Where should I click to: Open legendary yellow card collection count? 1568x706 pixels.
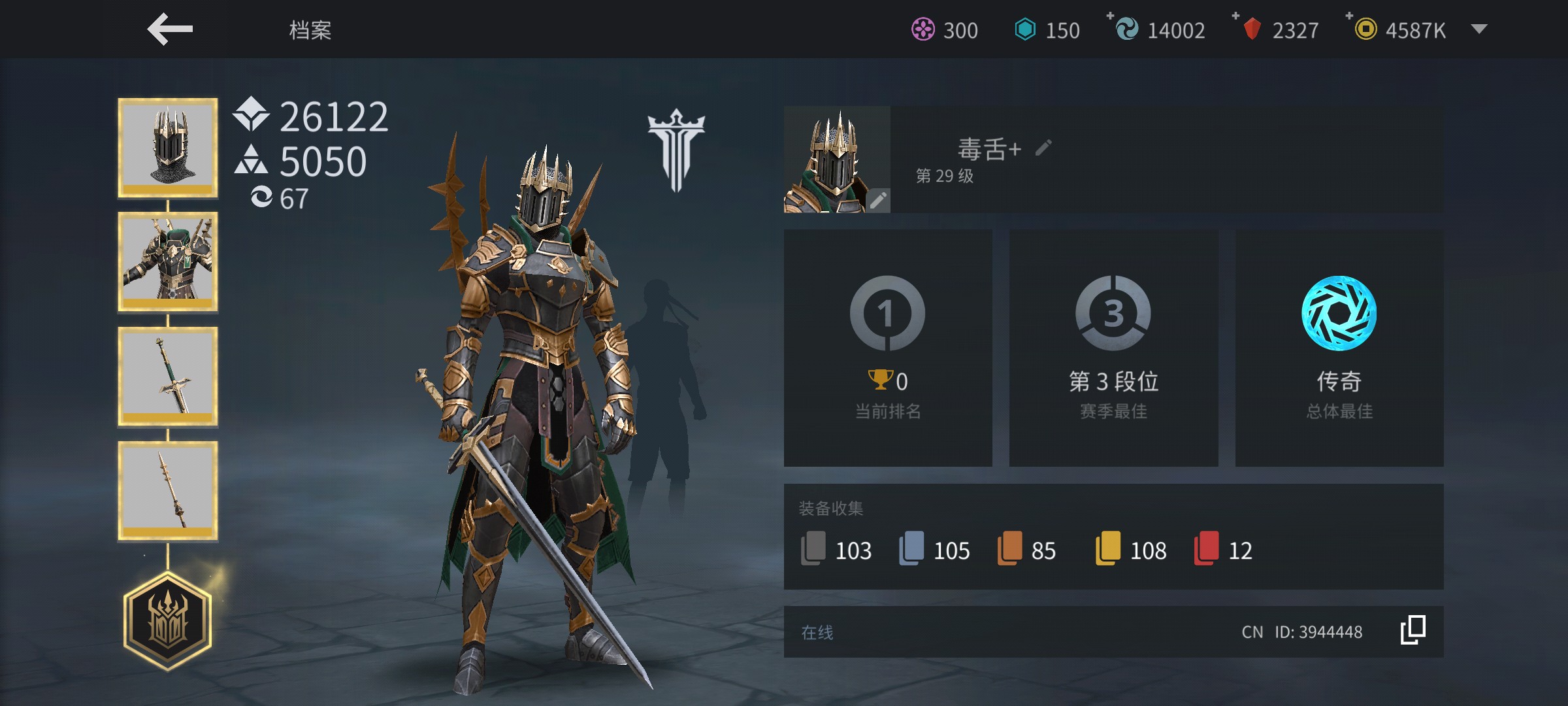coord(1131,550)
